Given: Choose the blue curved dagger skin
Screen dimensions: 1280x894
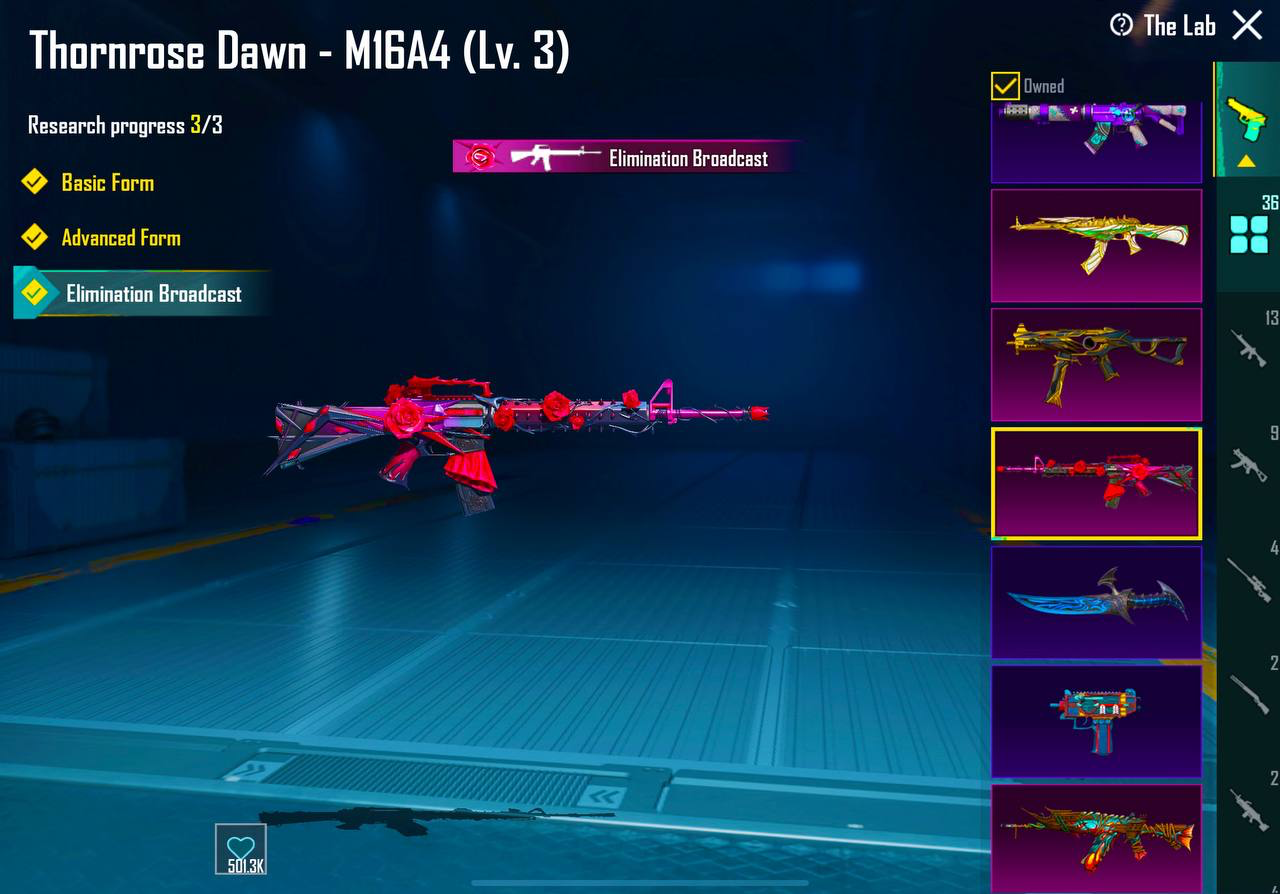Looking at the screenshot, I should [1096, 602].
